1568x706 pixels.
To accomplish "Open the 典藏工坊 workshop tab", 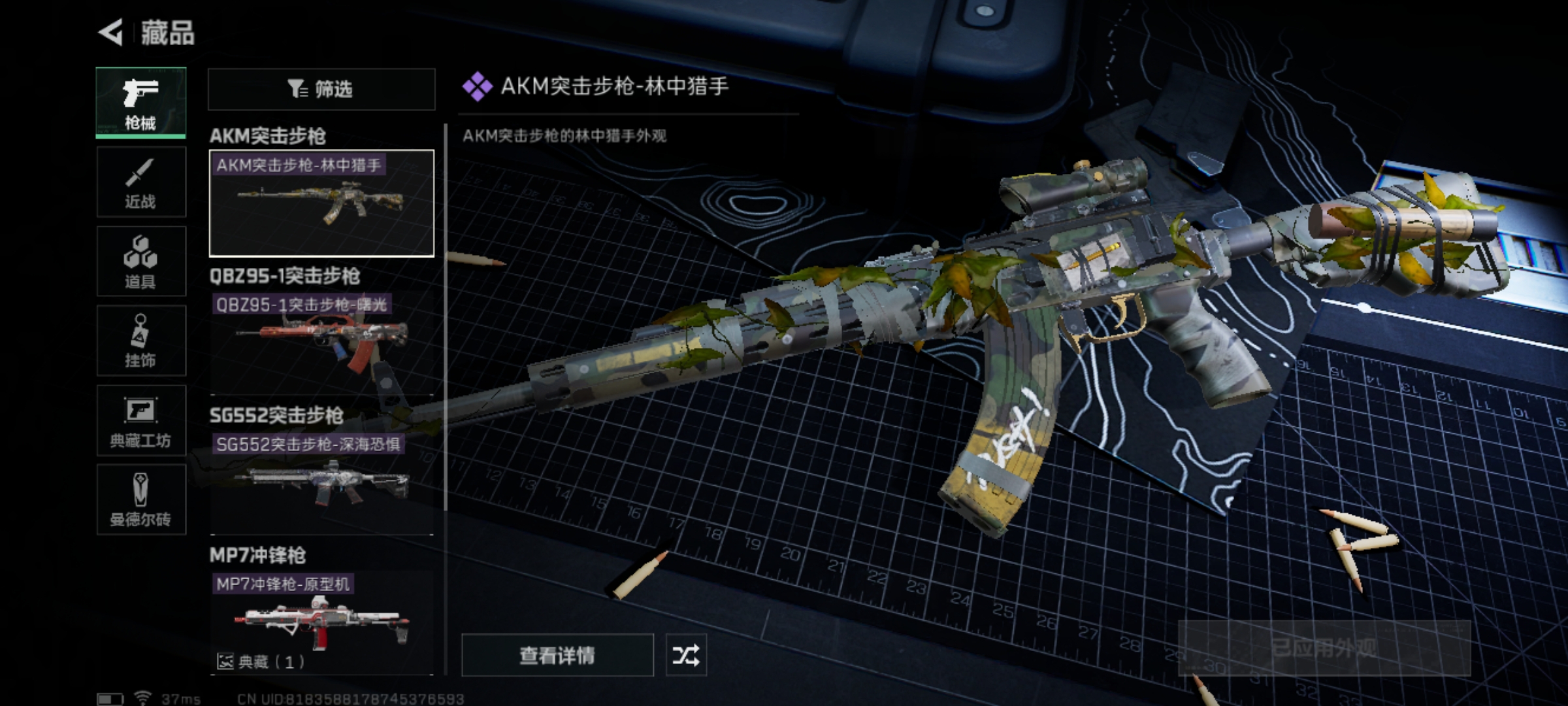I will click(x=140, y=420).
